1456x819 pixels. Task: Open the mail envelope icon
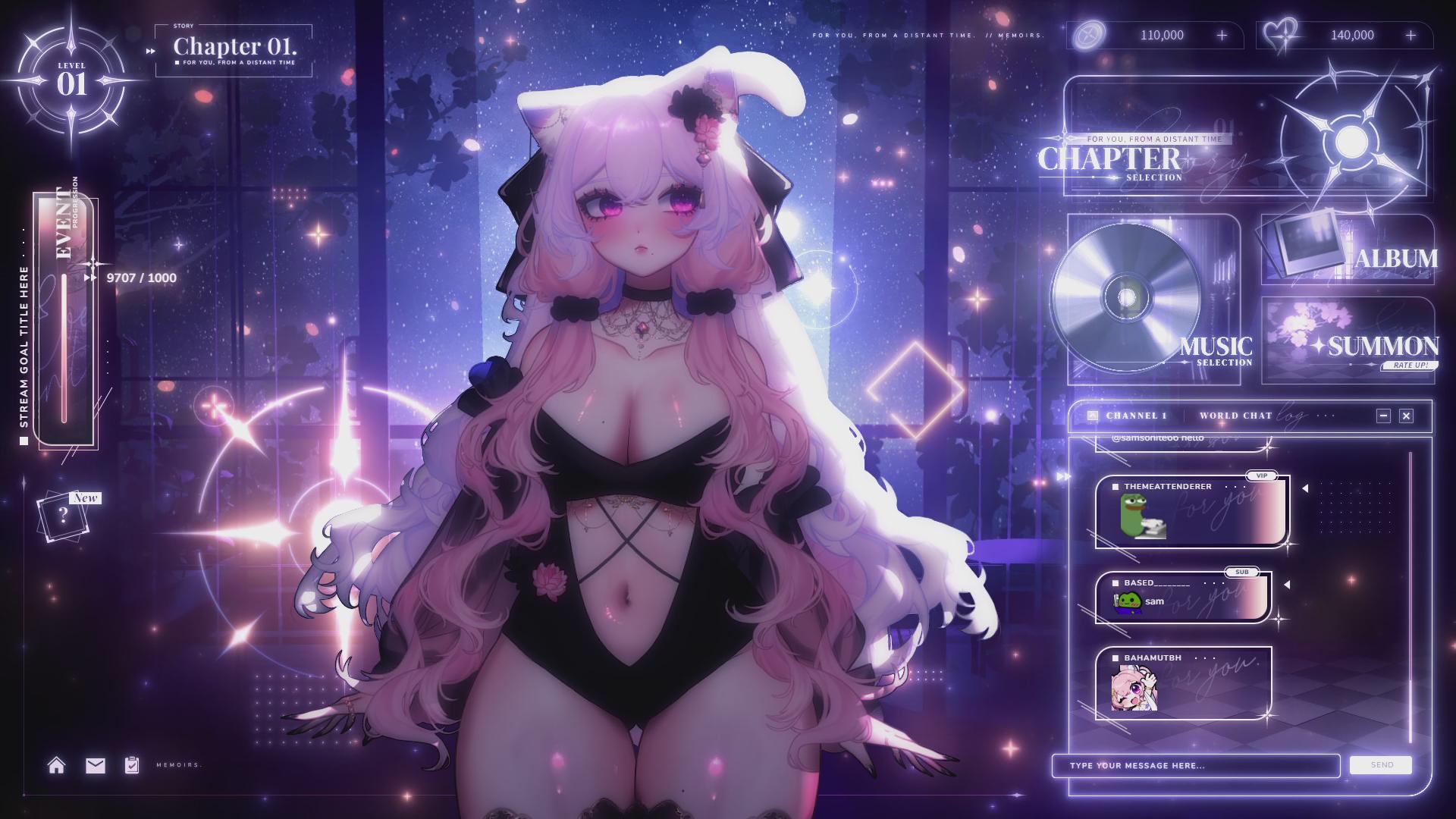click(x=96, y=765)
